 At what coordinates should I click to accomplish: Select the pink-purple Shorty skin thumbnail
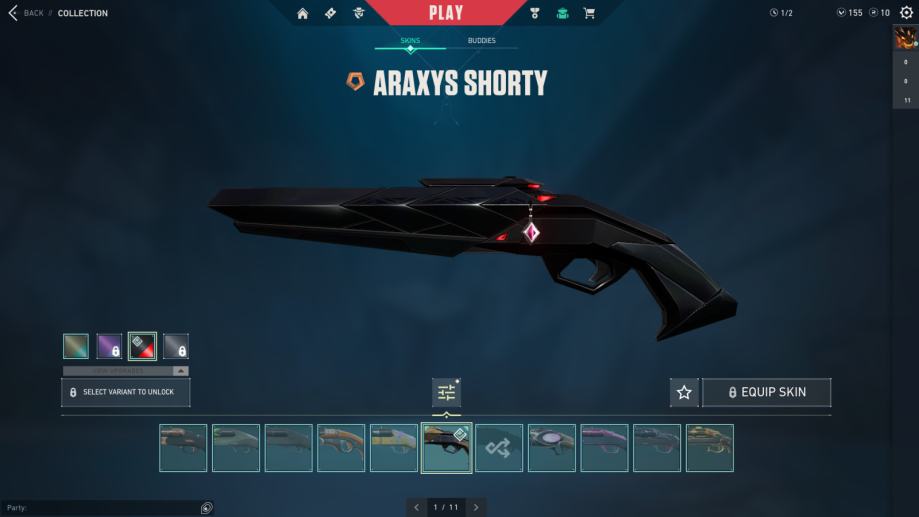(x=604, y=448)
